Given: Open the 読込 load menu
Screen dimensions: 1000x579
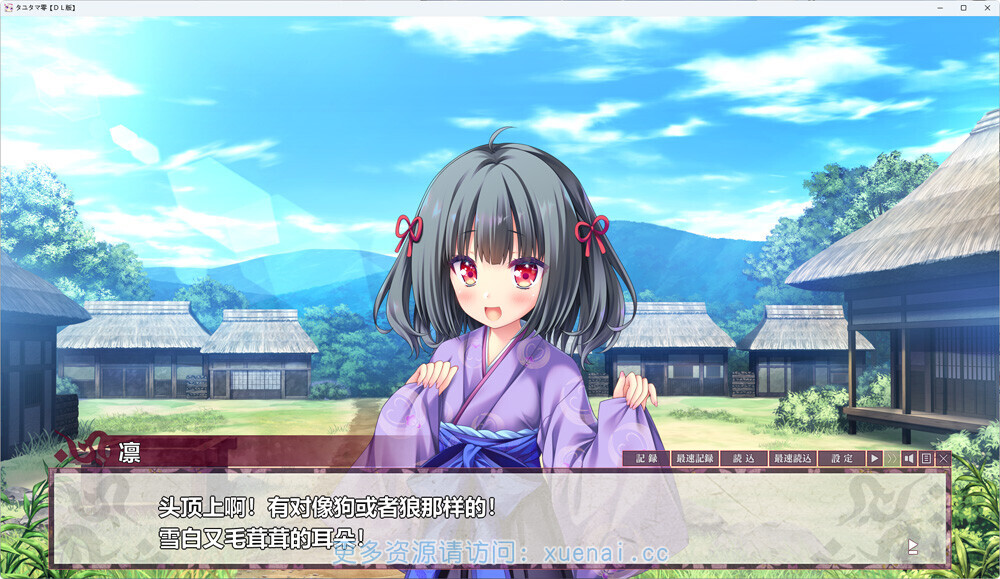Looking at the screenshot, I should (x=744, y=458).
